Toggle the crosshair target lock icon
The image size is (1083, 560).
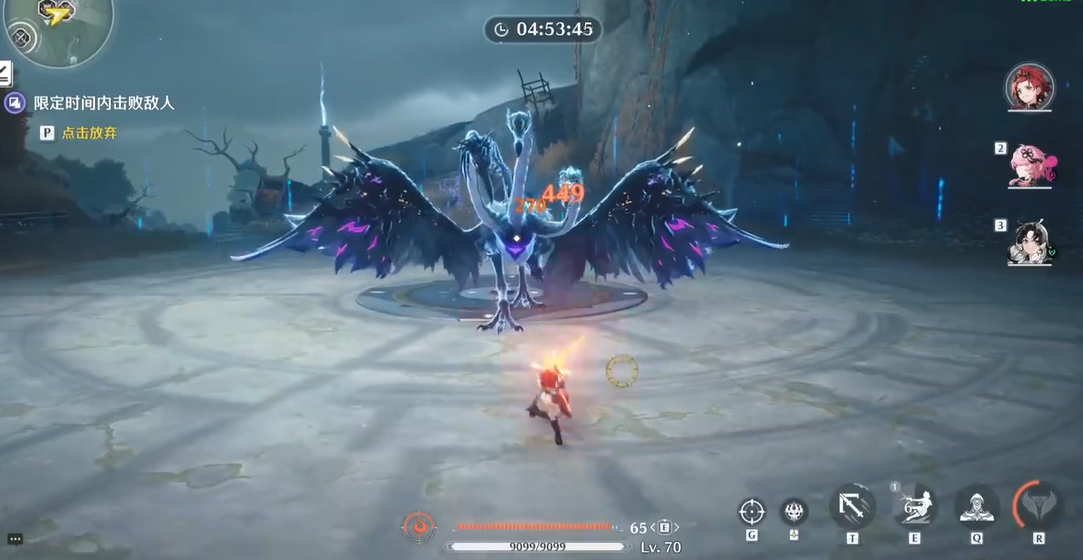(751, 512)
